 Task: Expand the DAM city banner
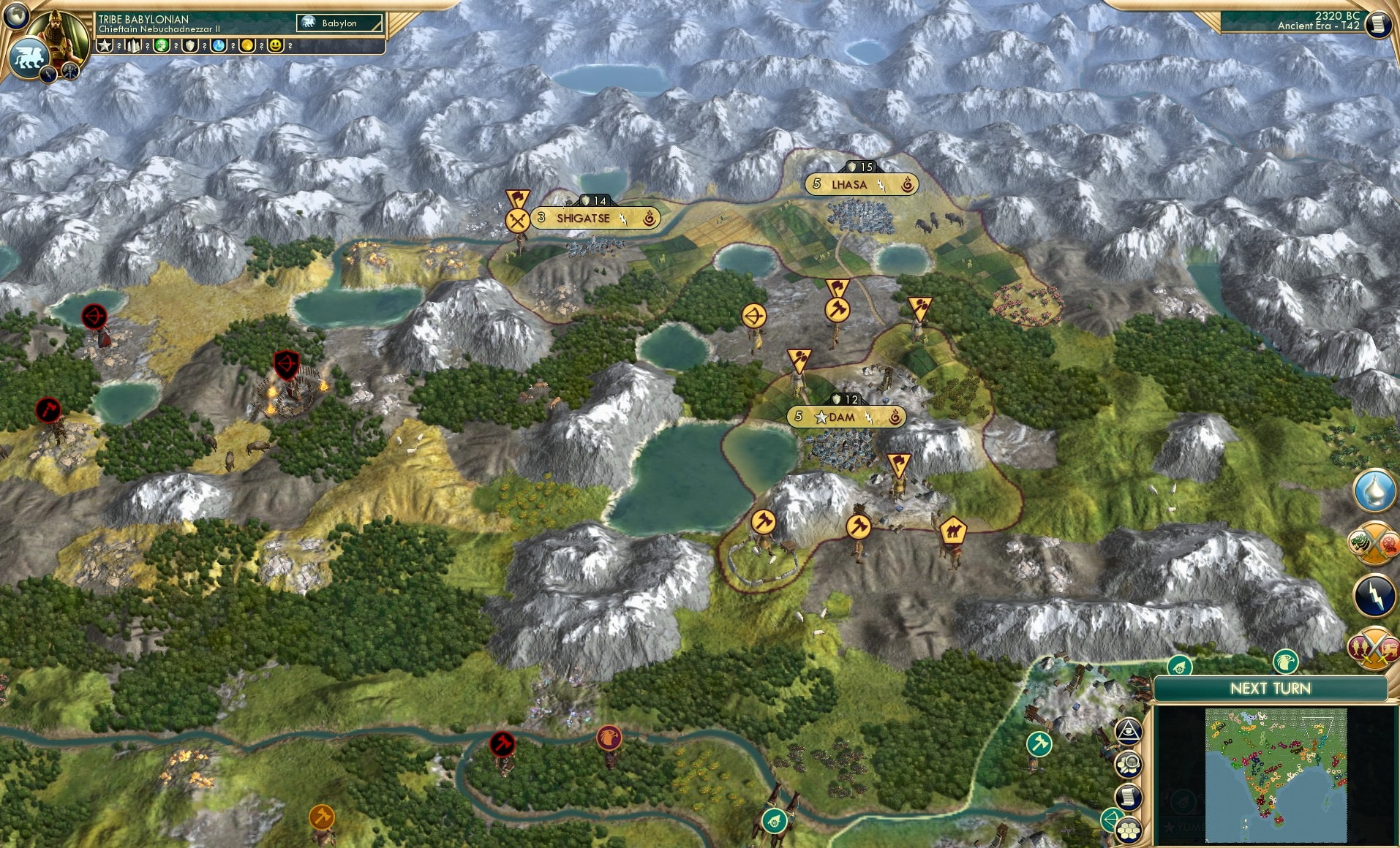[x=845, y=417]
